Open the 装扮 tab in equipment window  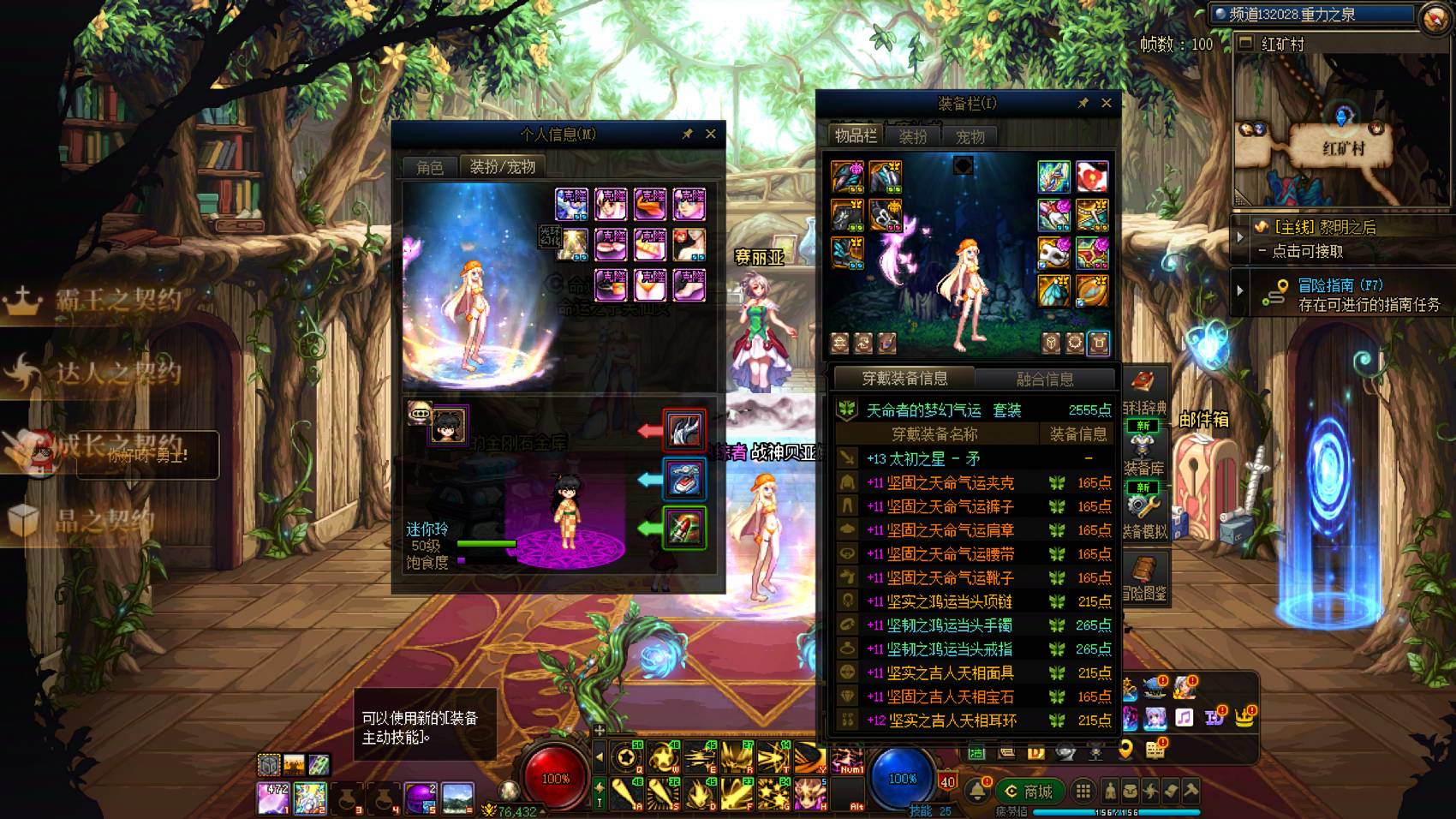pos(913,136)
